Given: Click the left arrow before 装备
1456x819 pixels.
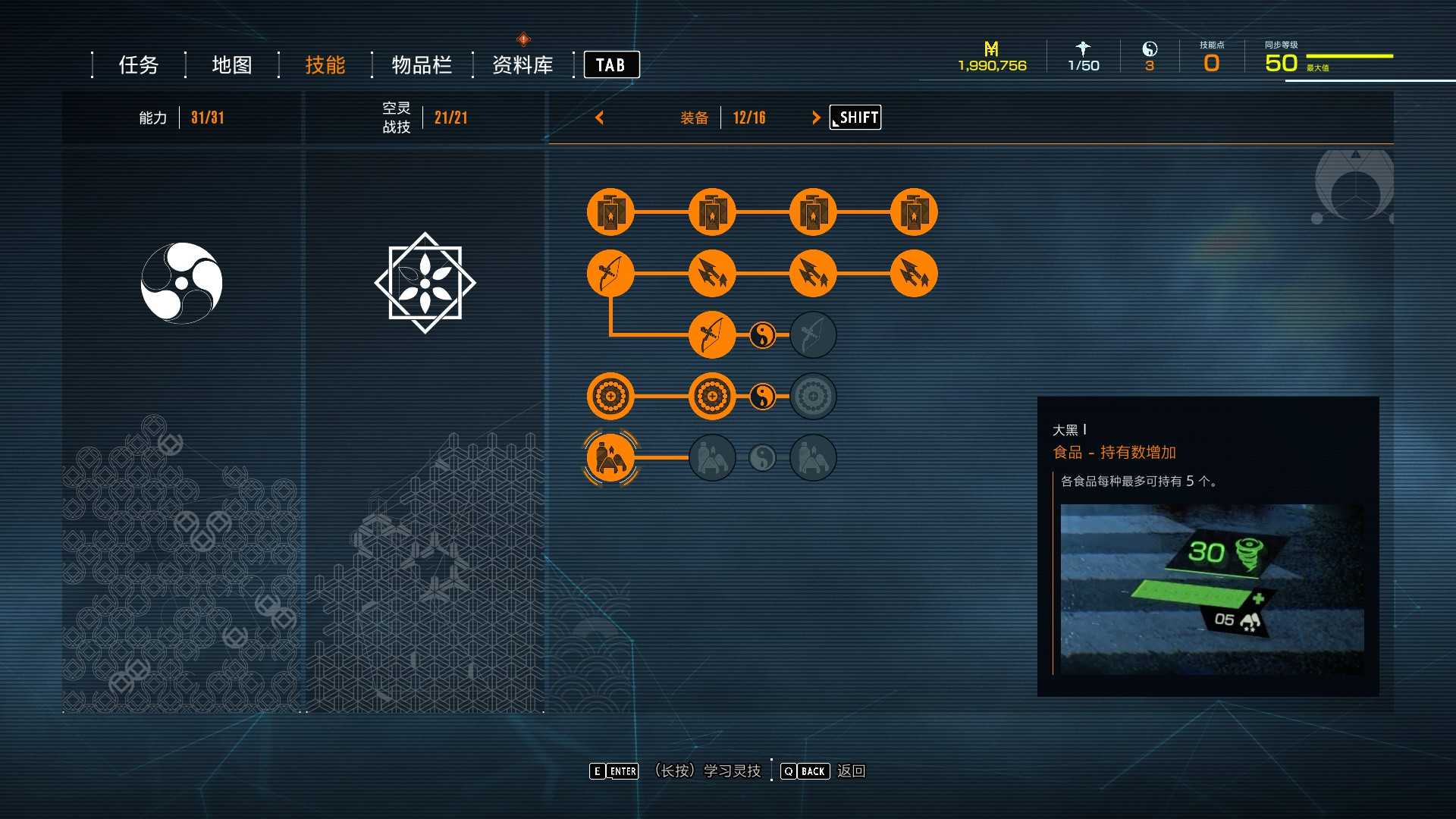Looking at the screenshot, I should 600,118.
